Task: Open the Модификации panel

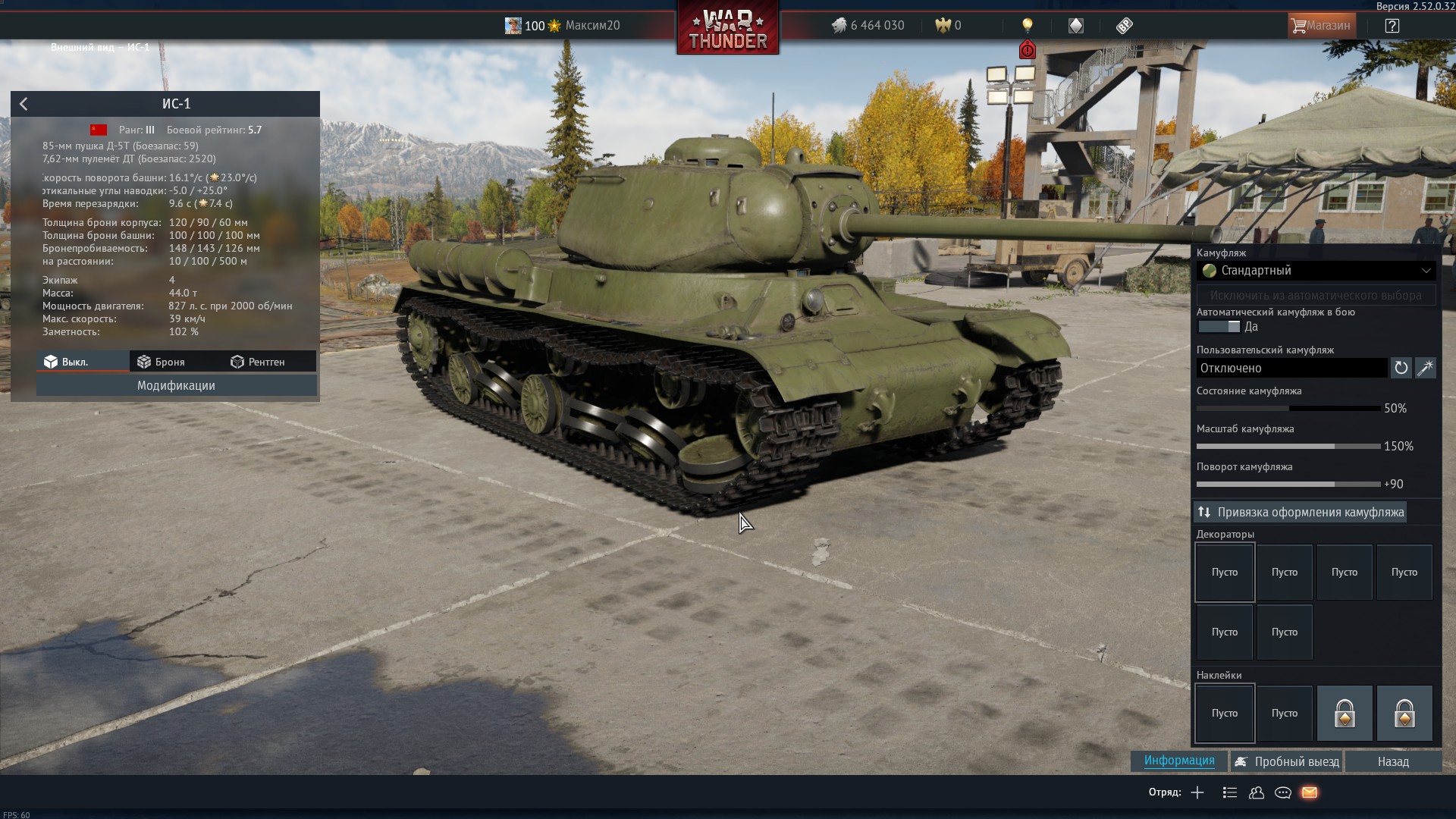Action: (x=176, y=385)
